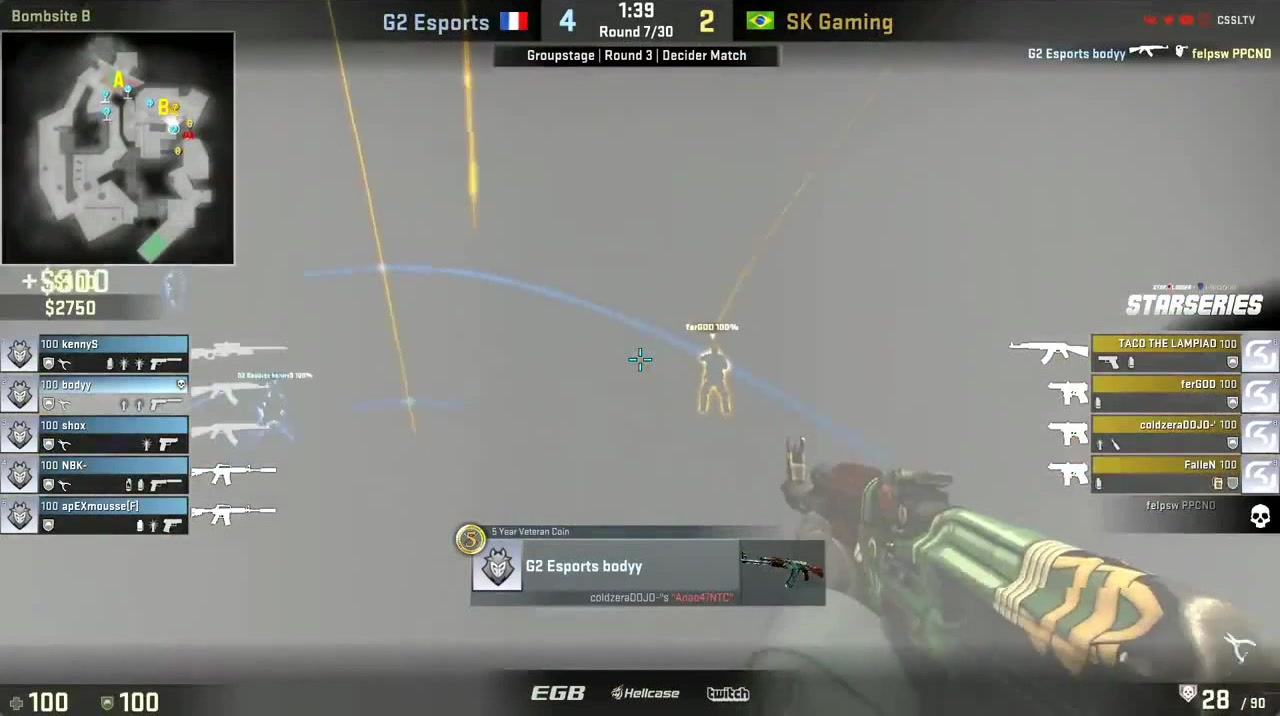Click the SK Gaming team name in scoreboard

tap(839, 22)
